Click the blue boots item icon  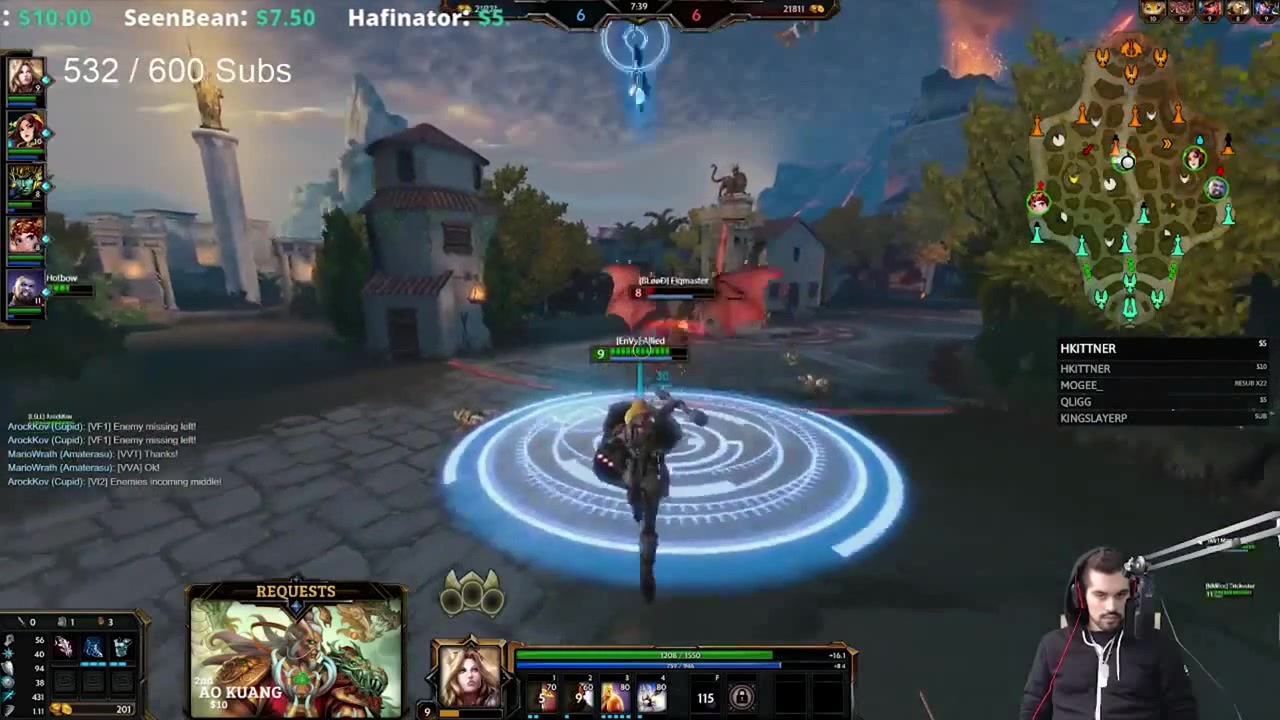[93, 647]
